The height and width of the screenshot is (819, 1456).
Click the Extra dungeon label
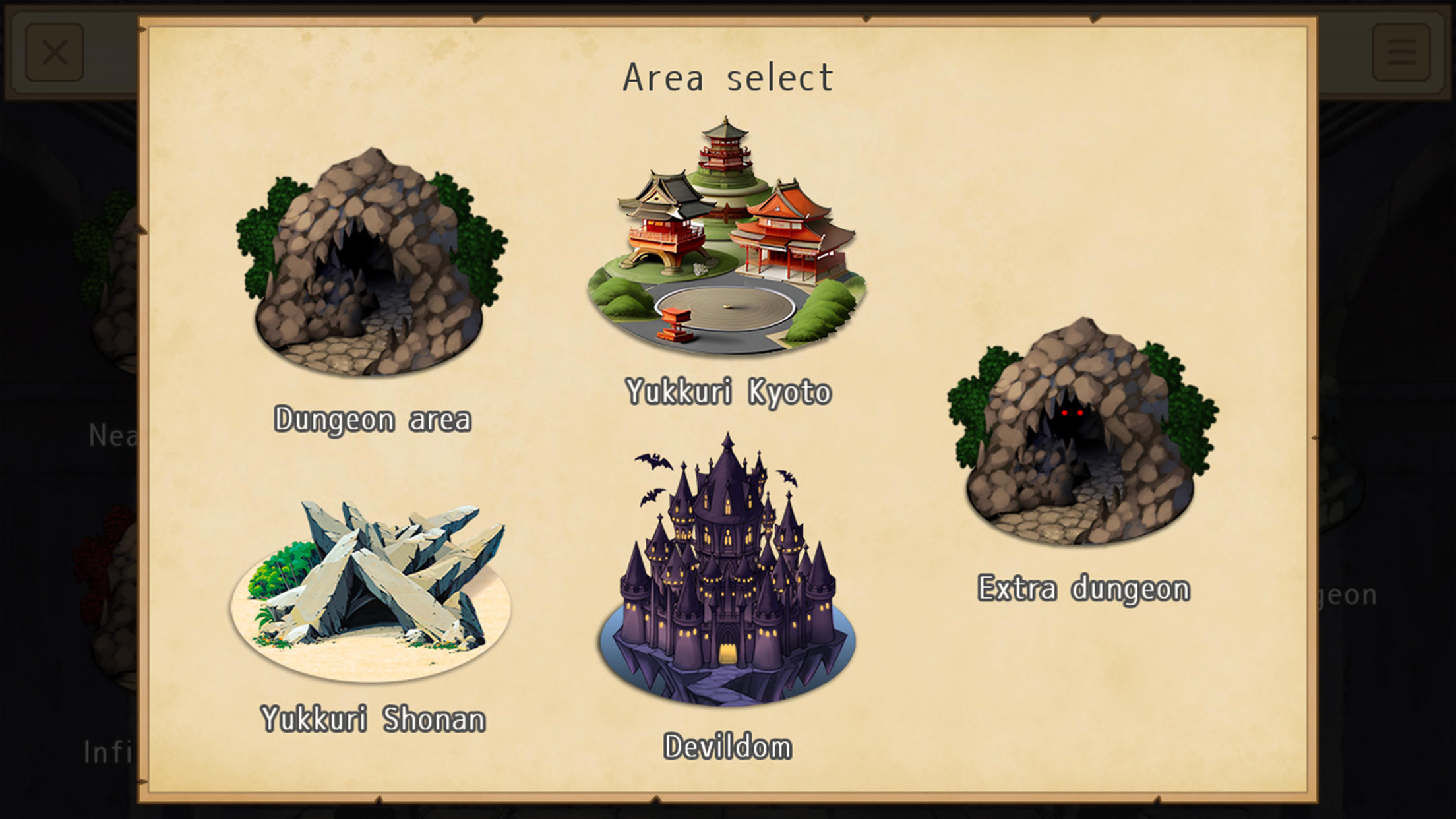coord(1083,587)
